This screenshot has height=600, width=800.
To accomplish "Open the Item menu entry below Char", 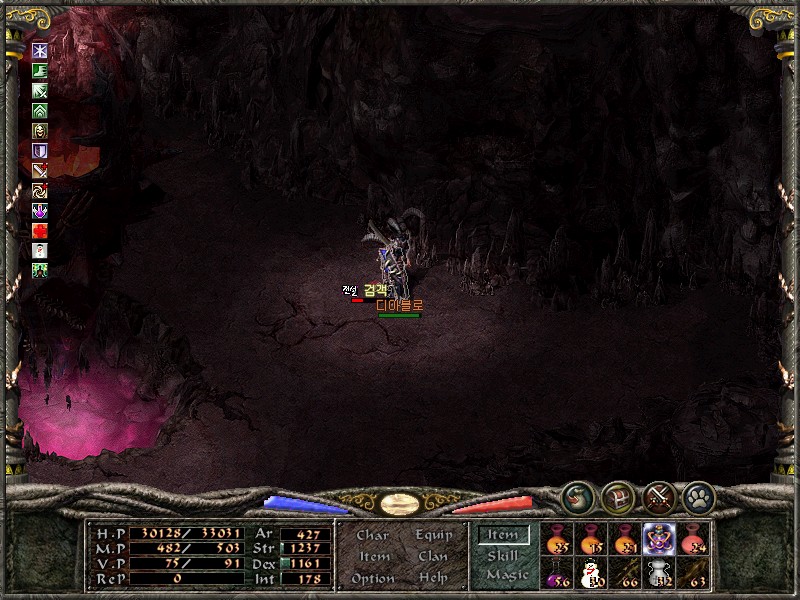I will click(373, 556).
